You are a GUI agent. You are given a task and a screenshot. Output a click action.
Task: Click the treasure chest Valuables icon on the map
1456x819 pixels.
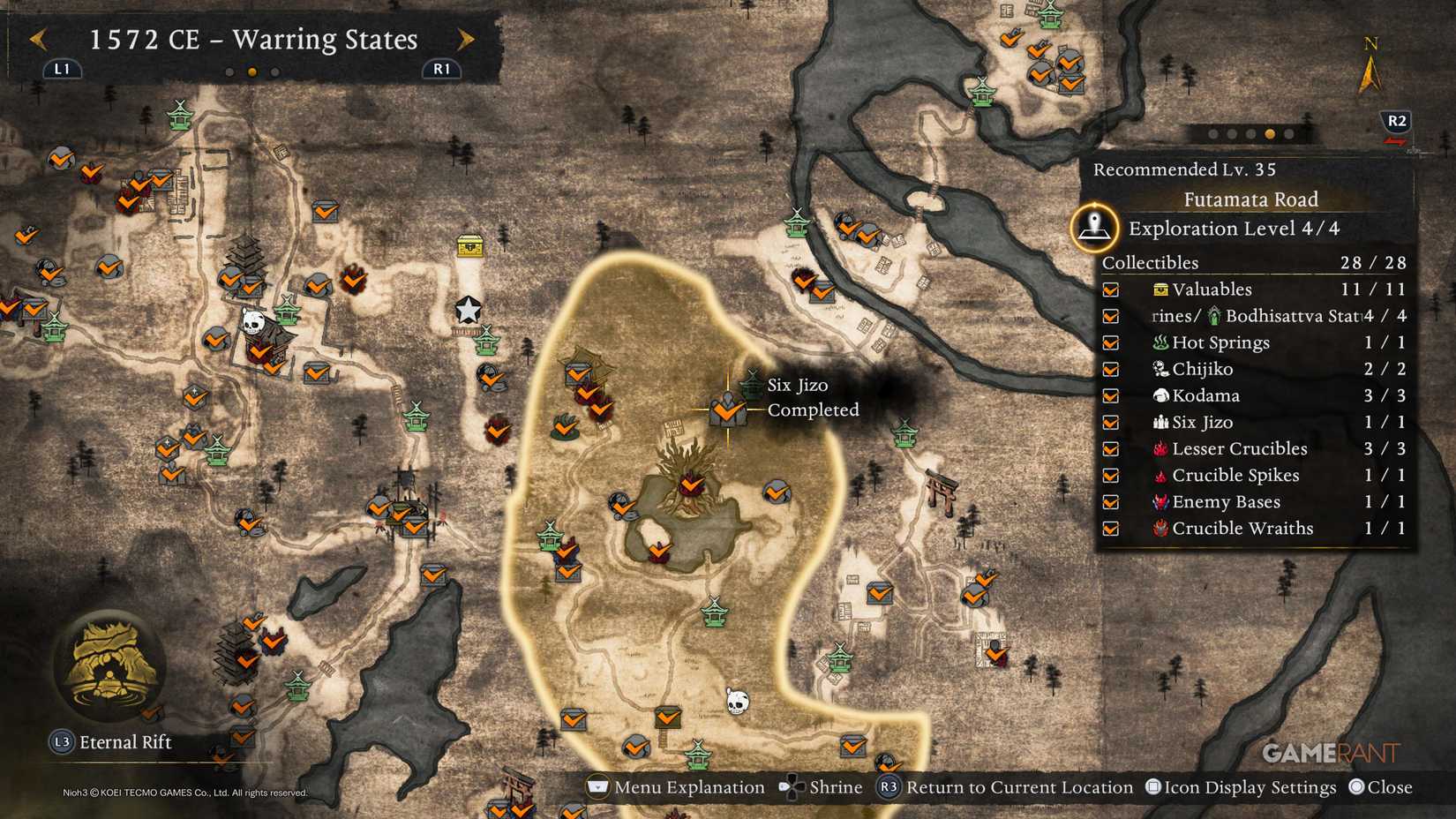tap(470, 247)
